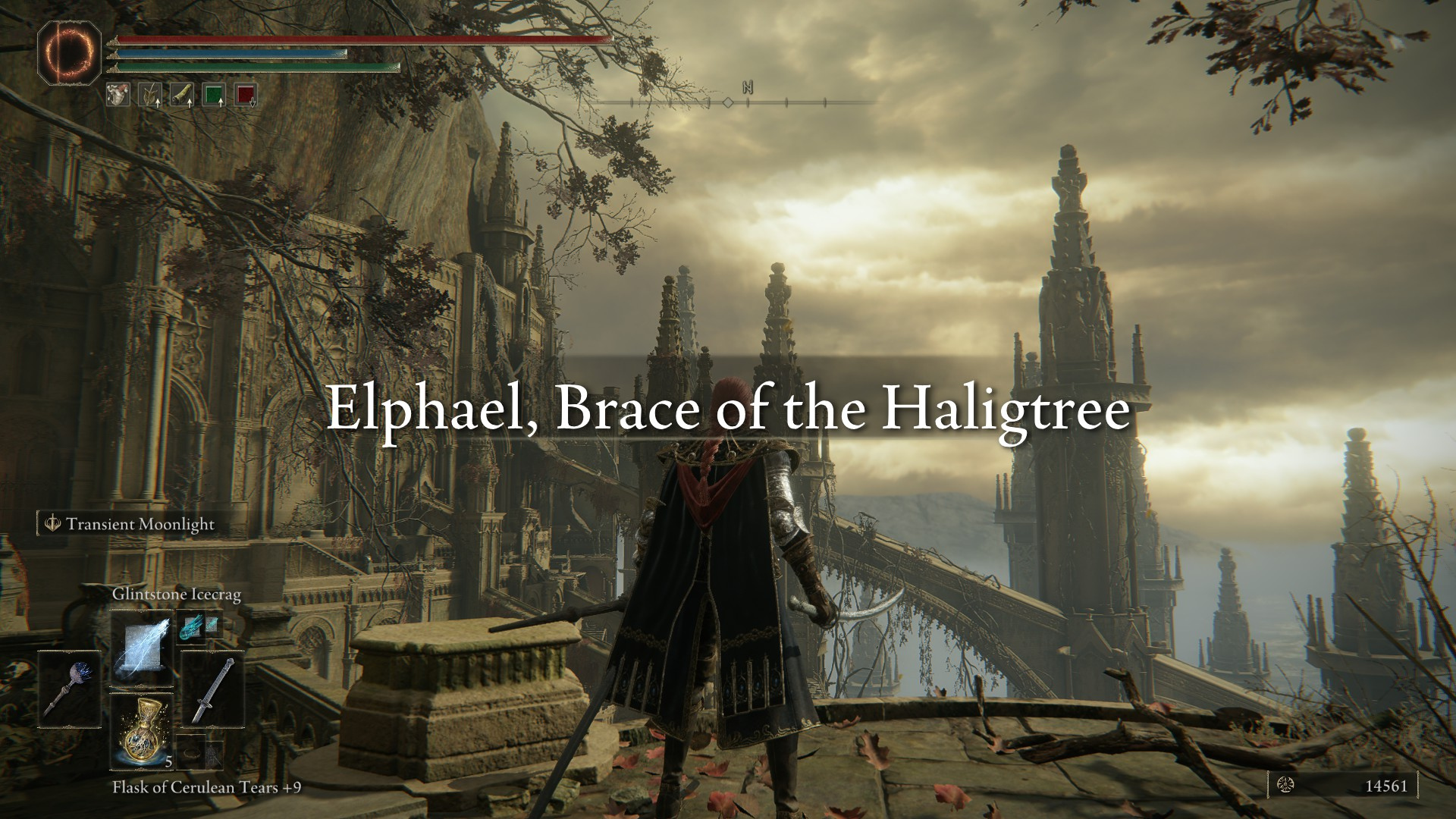This screenshot has height=819, width=1456.
Task: Select the glintstone staff left-hand slot
Action: 69,689
